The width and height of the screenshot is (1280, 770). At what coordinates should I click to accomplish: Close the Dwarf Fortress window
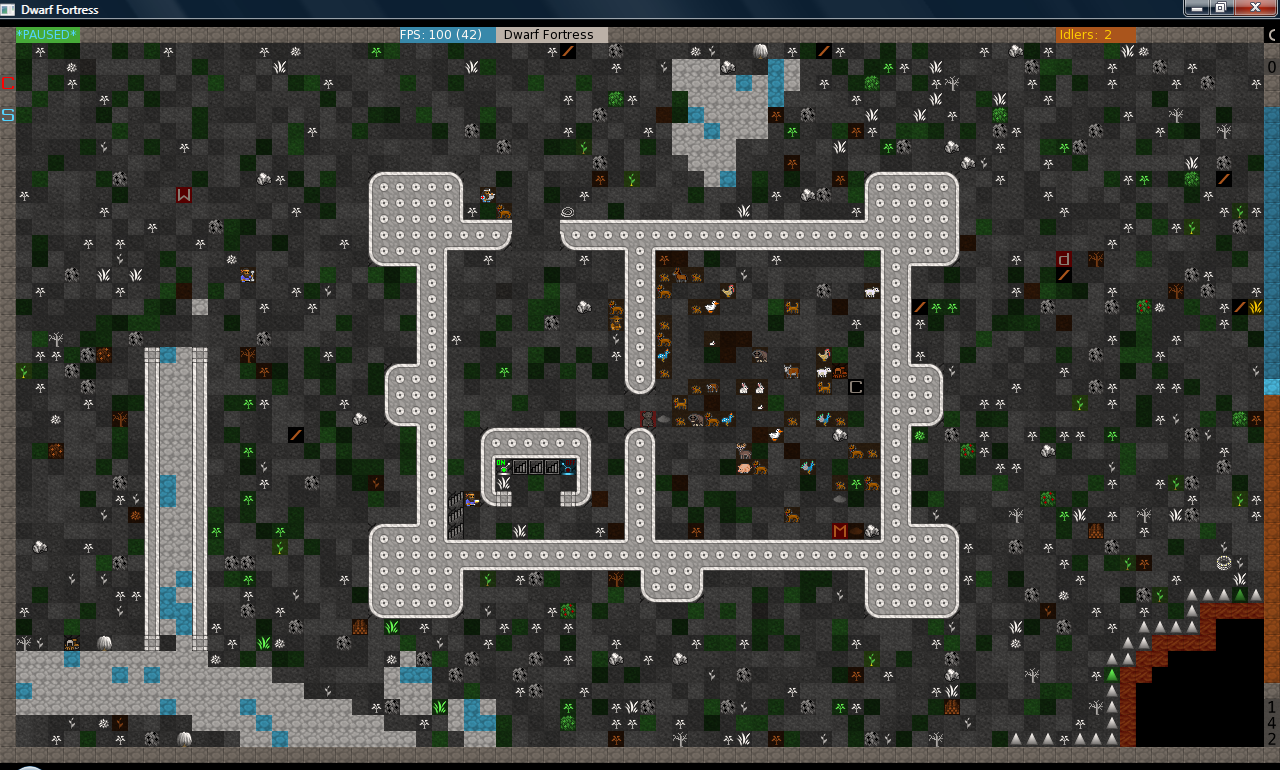tap(1253, 8)
